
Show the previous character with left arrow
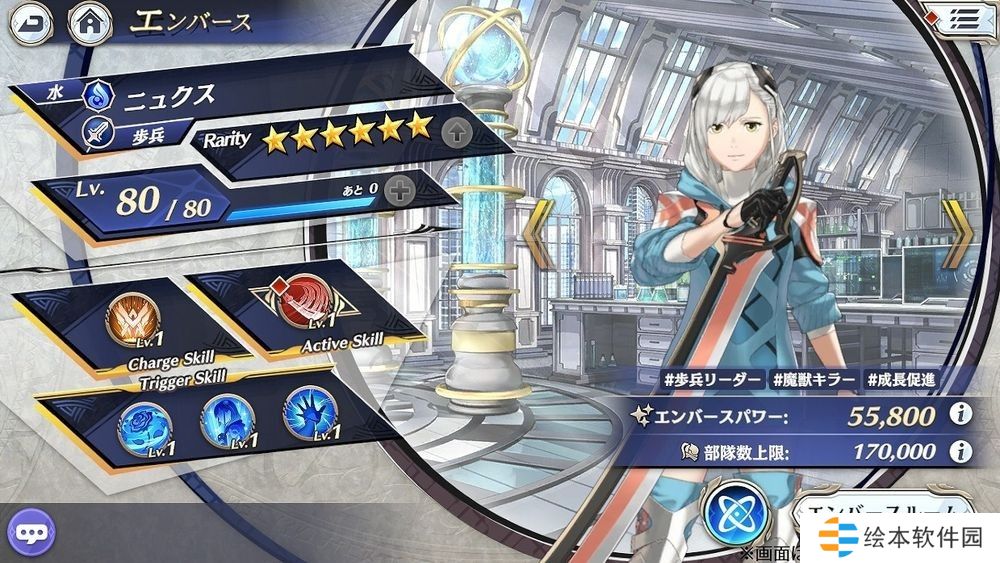[540, 234]
